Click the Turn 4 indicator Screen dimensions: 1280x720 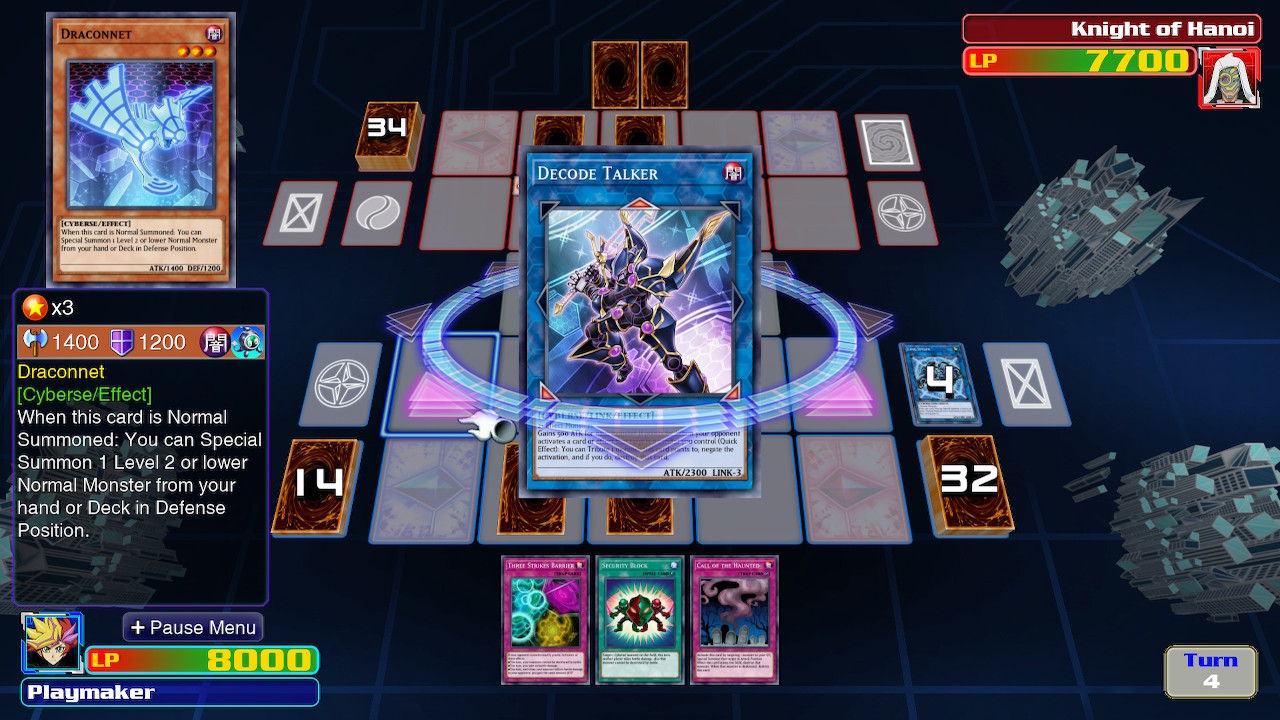[1209, 670]
